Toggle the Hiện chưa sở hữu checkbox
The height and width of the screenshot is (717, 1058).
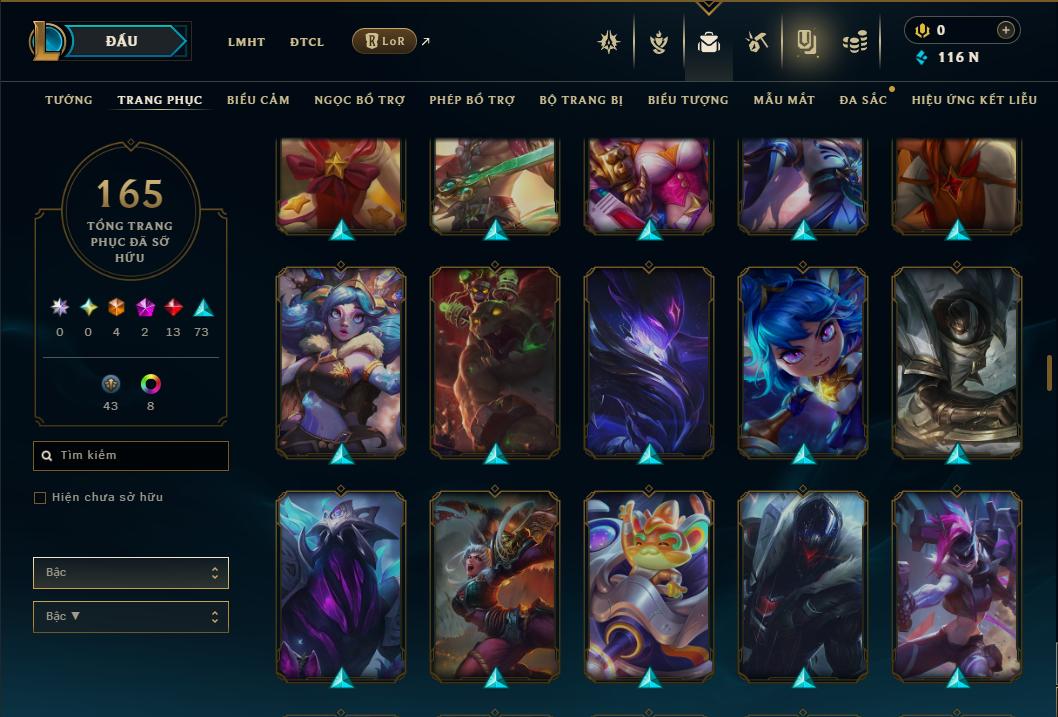point(40,498)
